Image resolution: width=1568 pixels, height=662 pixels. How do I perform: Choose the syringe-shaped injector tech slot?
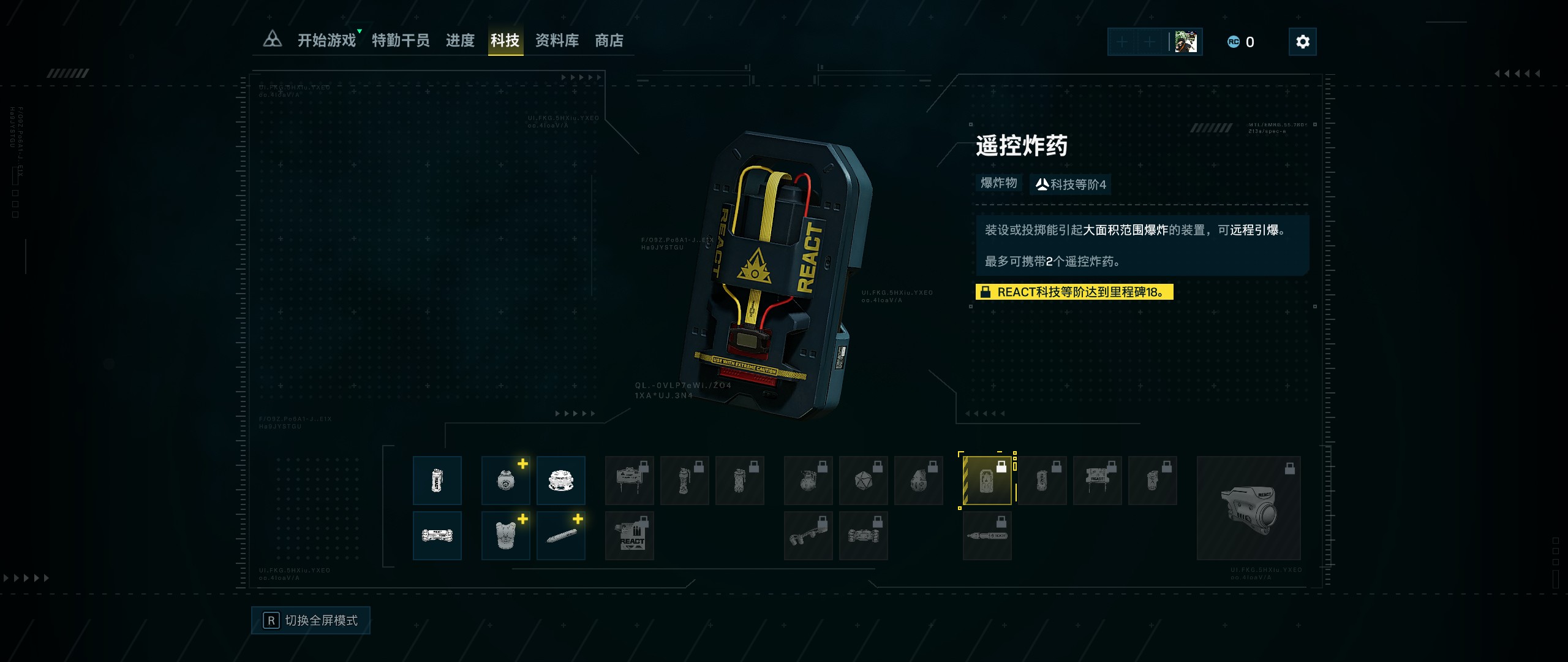561,536
